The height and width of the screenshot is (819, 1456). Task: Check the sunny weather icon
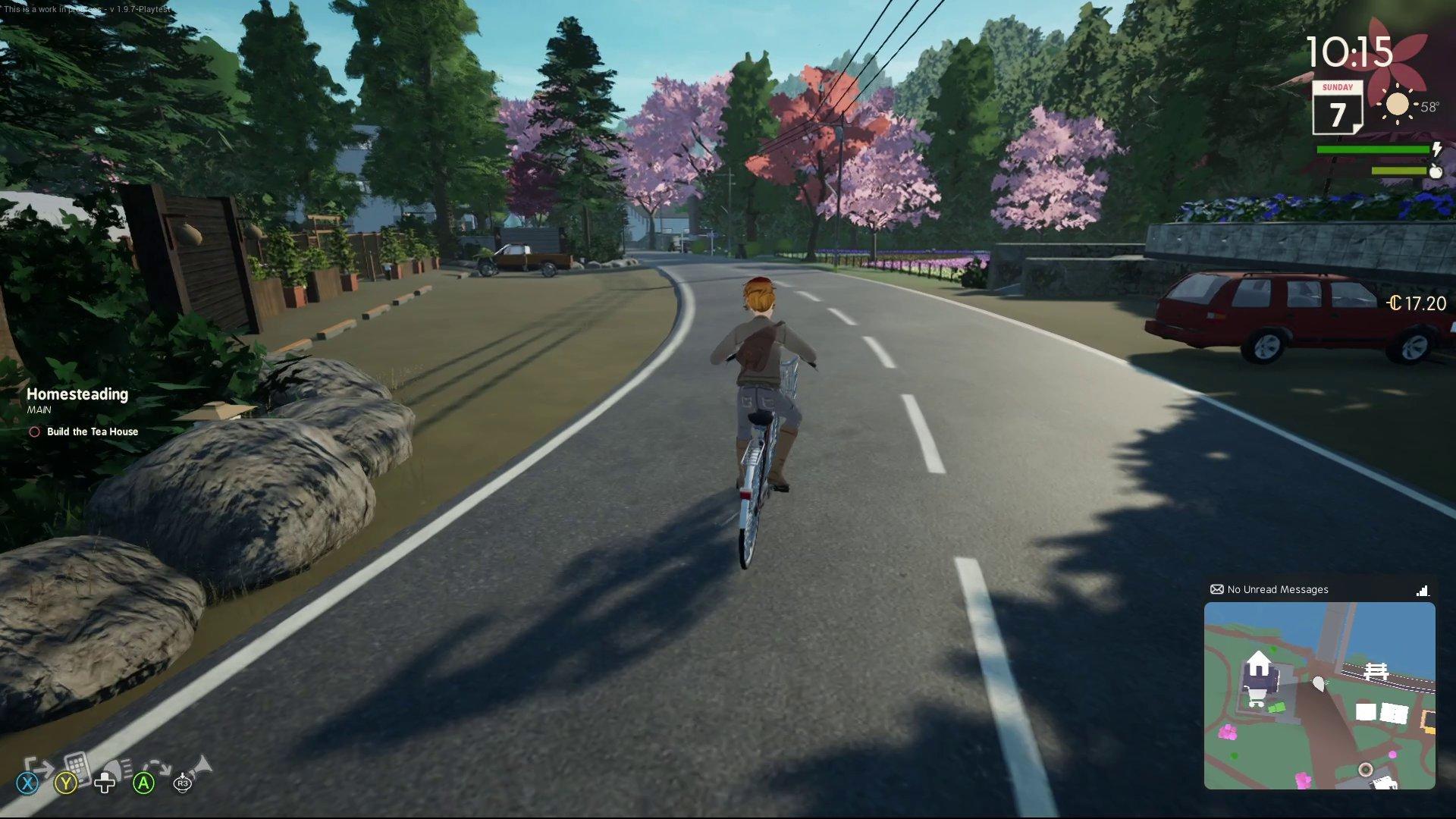(x=1397, y=105)
